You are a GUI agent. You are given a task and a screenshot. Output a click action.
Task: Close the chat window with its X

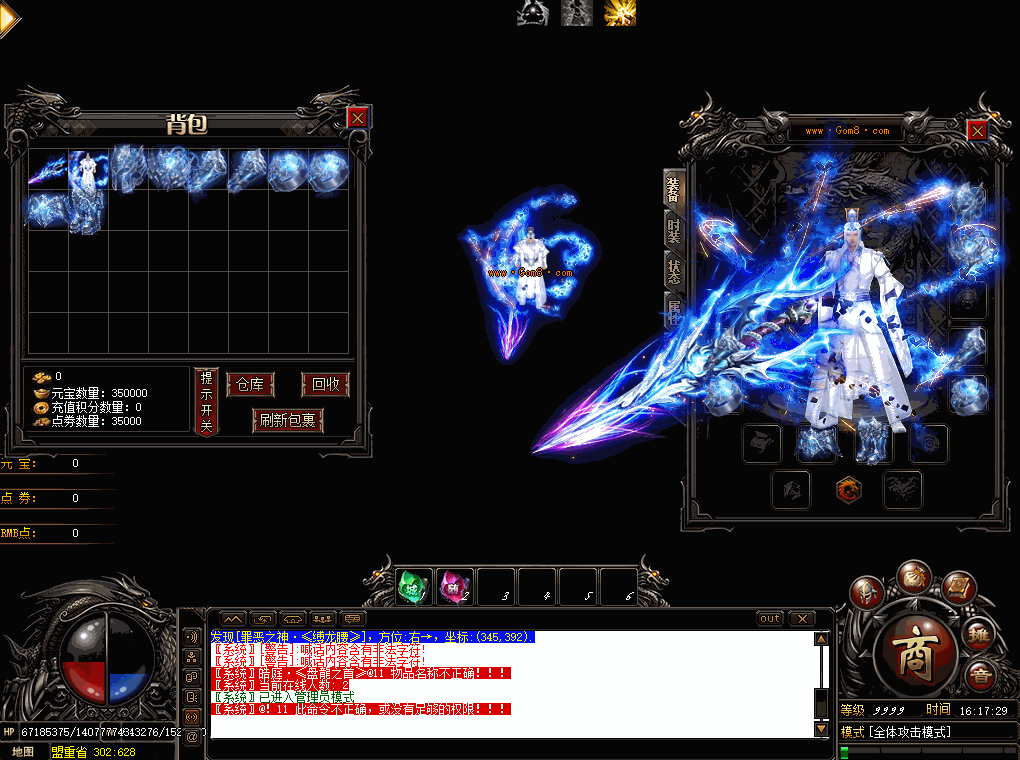pos(802,618)
